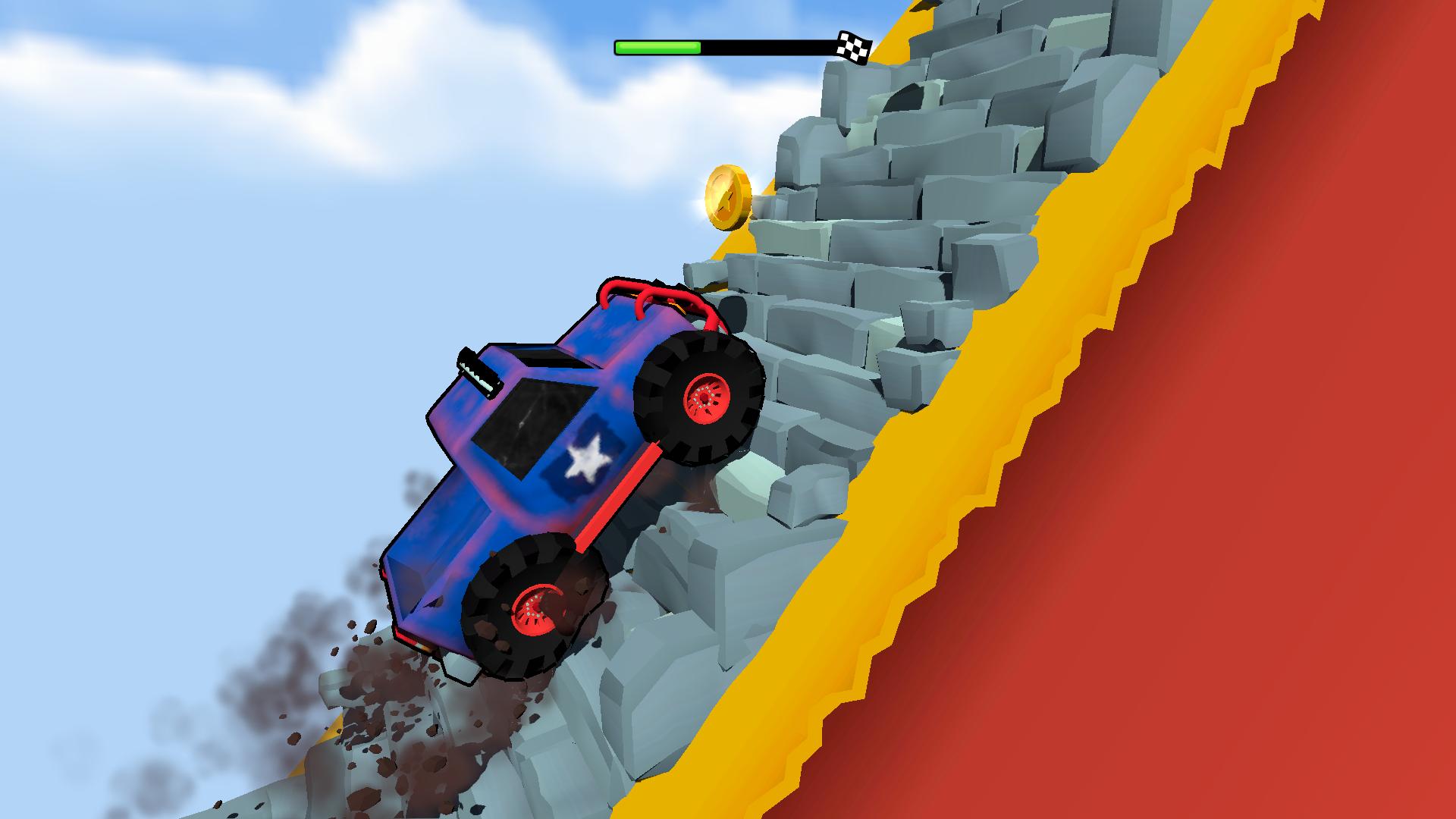Tap the black progress bar track
This screenshot has width=1456, height=819.
(766, 45)
